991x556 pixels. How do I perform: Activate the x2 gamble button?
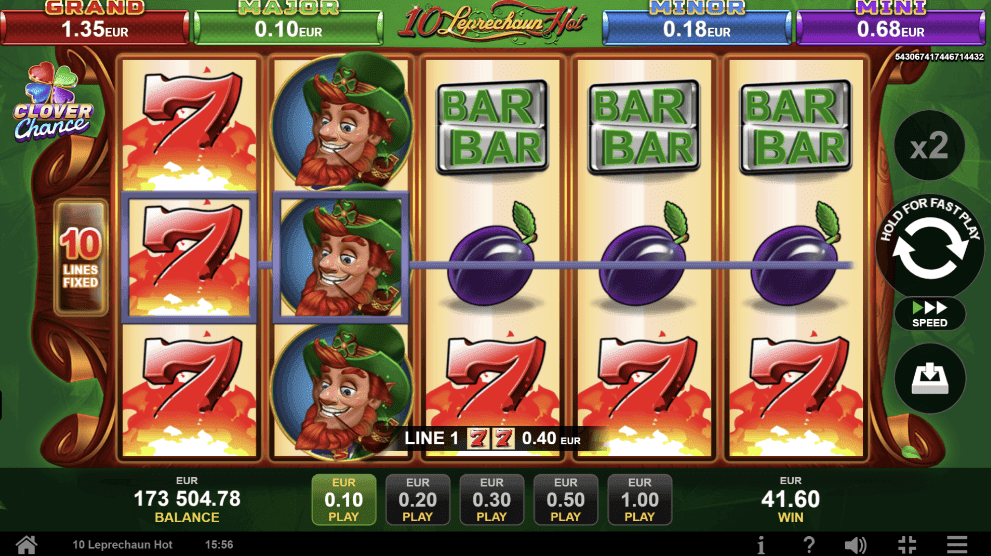(x=930, y=148)
